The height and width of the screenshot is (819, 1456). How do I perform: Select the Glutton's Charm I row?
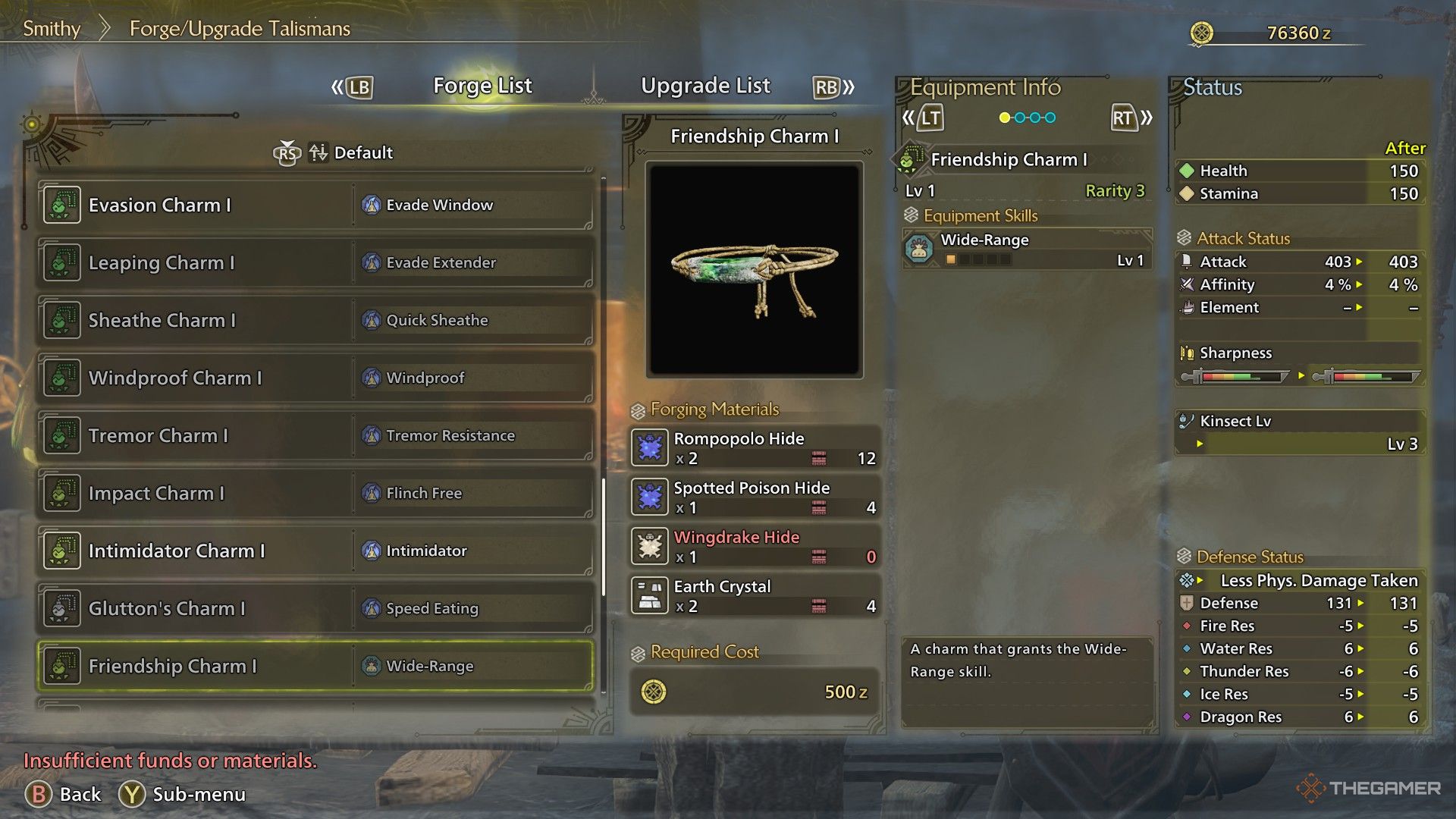tap(315, 609)
